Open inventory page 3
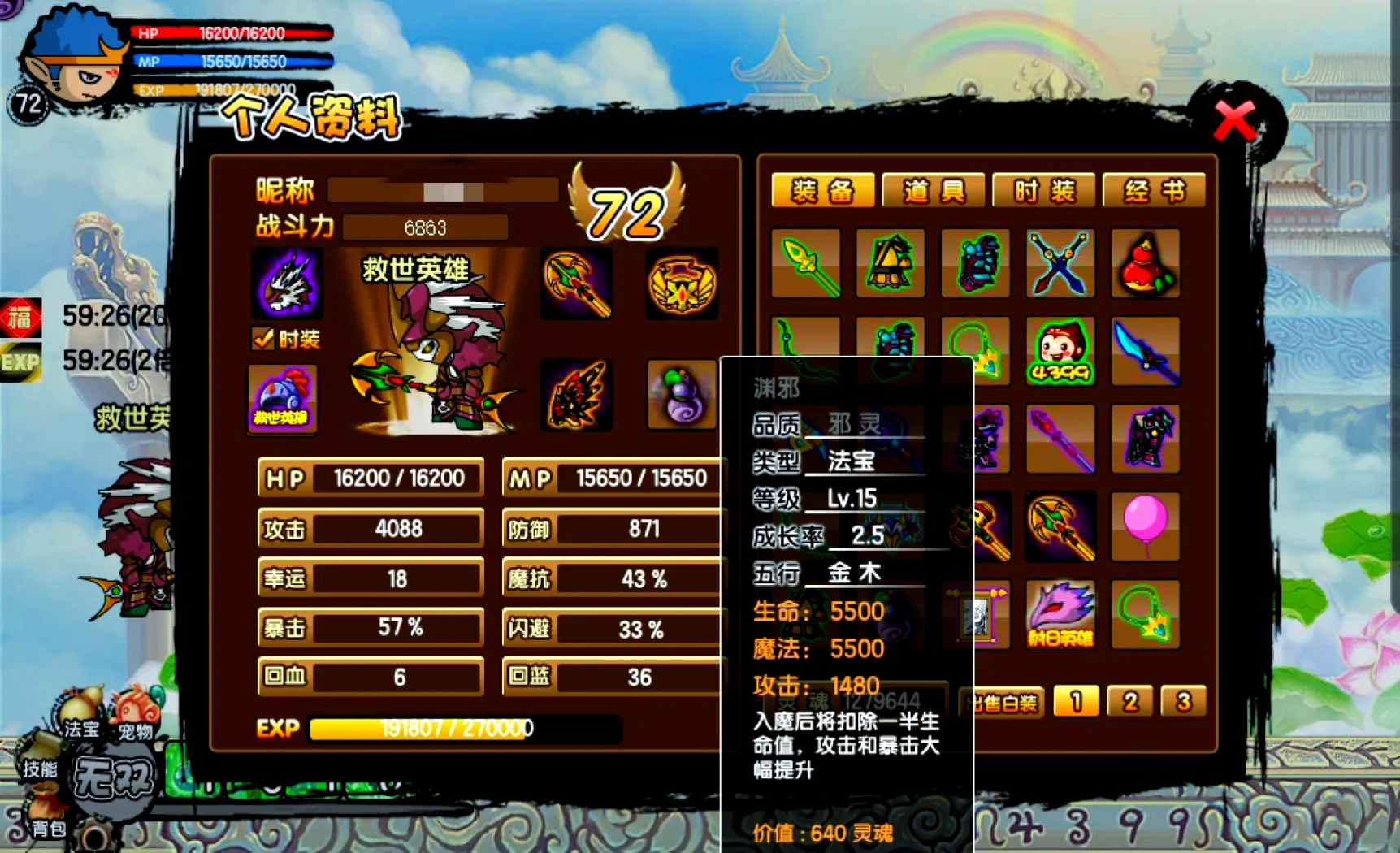Screen dimensions: 1400x853 pyautogui.click(x=1183, y=701)
